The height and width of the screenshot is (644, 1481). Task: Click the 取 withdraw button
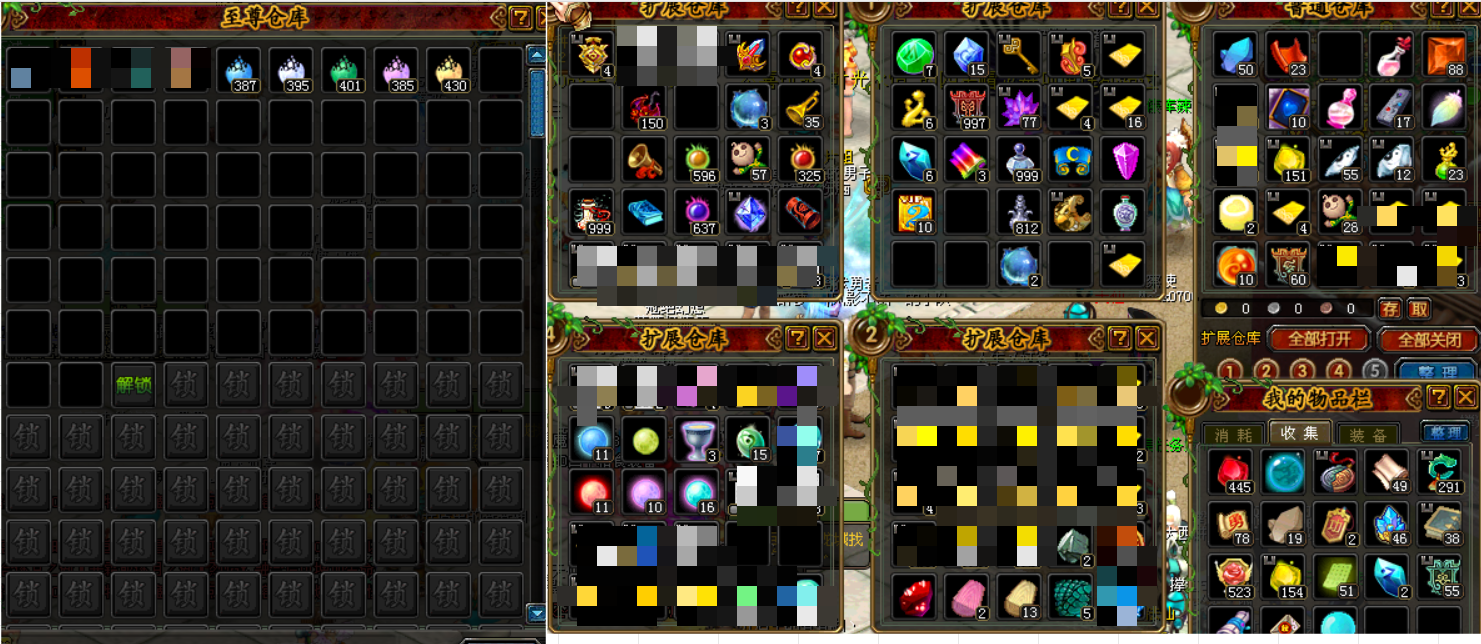(1419, 309)
